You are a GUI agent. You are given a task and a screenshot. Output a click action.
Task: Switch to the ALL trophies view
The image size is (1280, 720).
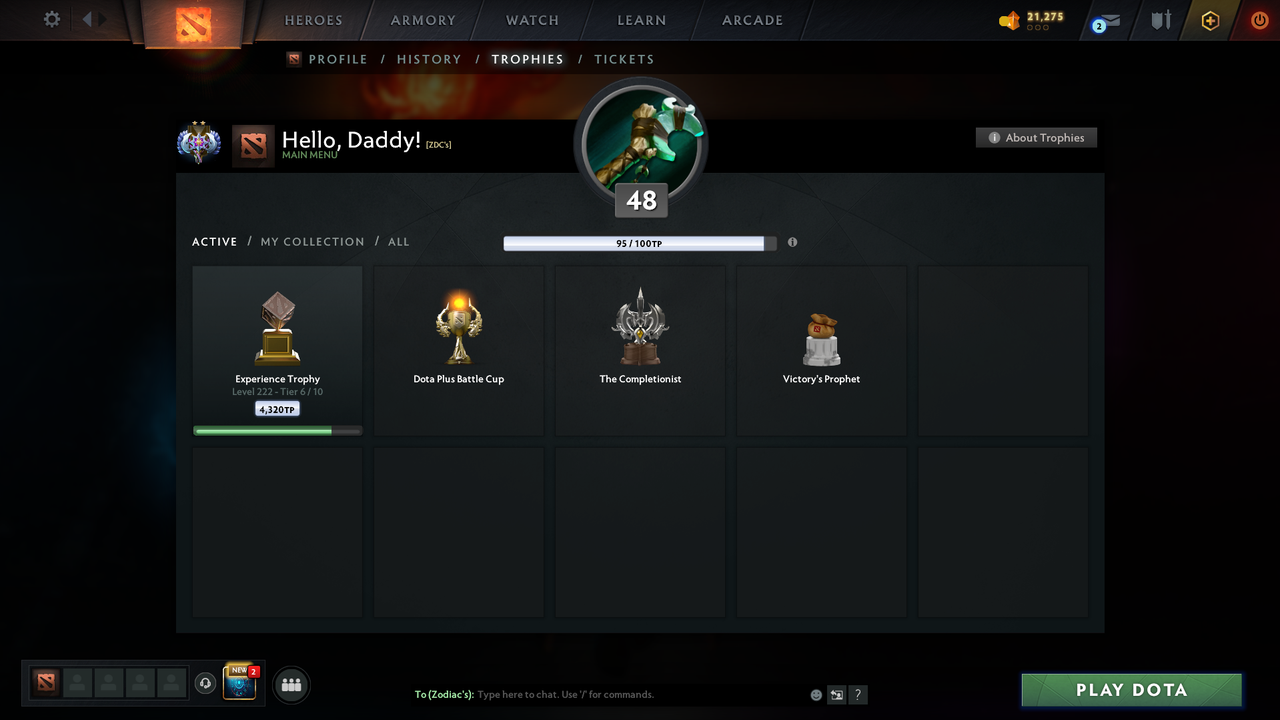398,241
